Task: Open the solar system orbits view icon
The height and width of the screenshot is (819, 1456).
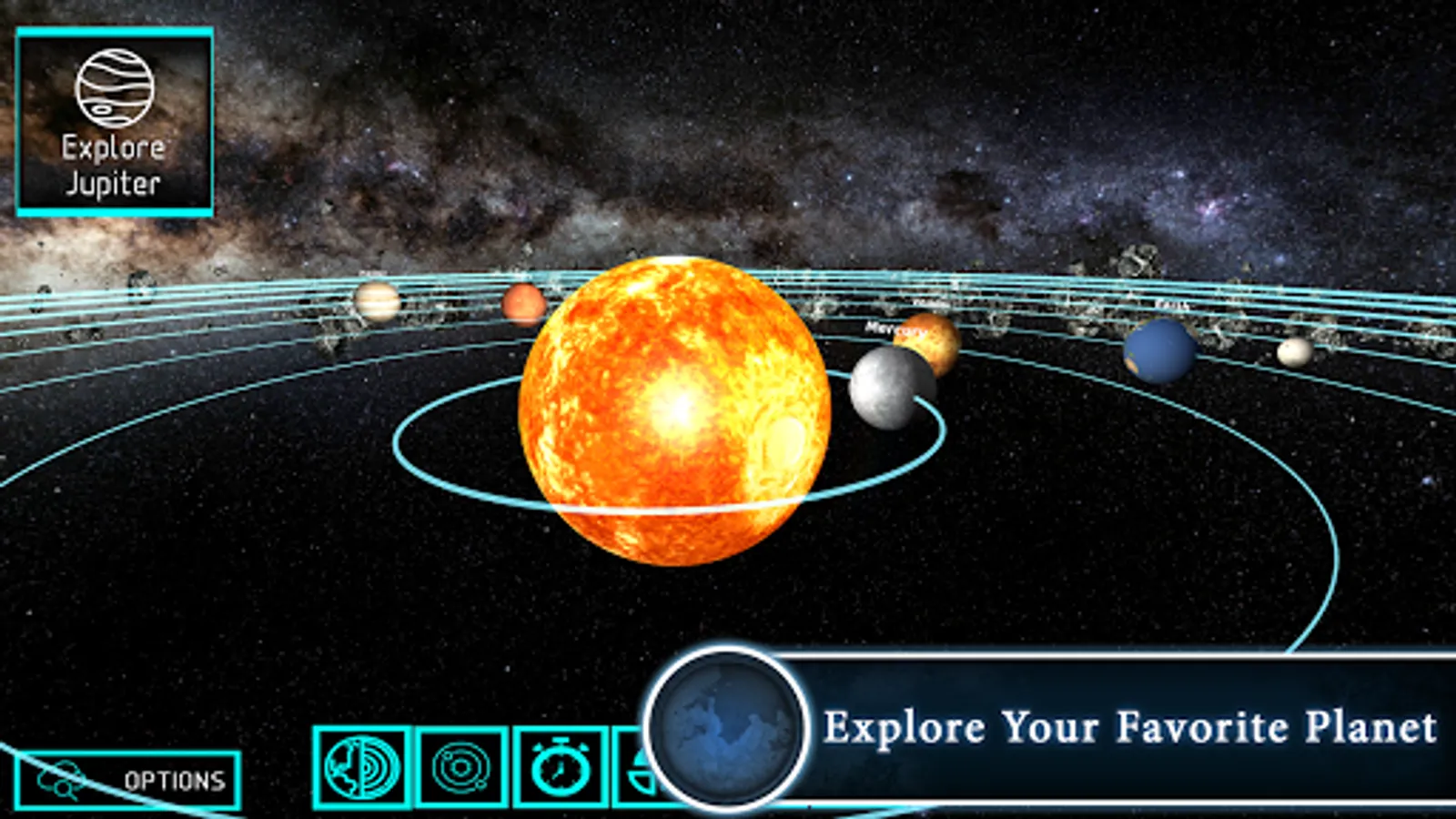Action: point(460,769)
